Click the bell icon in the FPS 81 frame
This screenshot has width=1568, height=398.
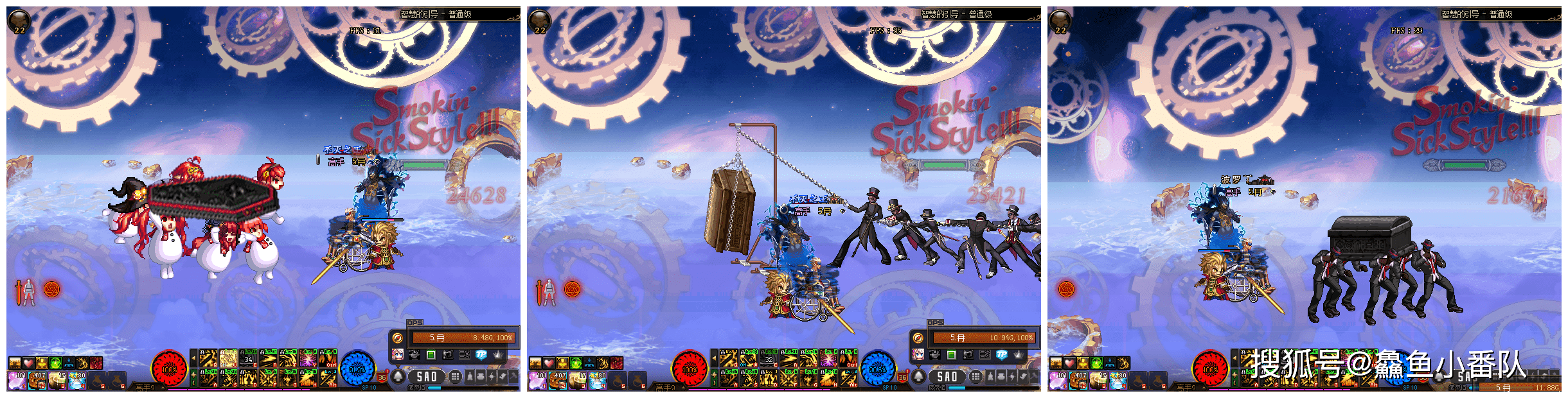click(x=398, y=376)
